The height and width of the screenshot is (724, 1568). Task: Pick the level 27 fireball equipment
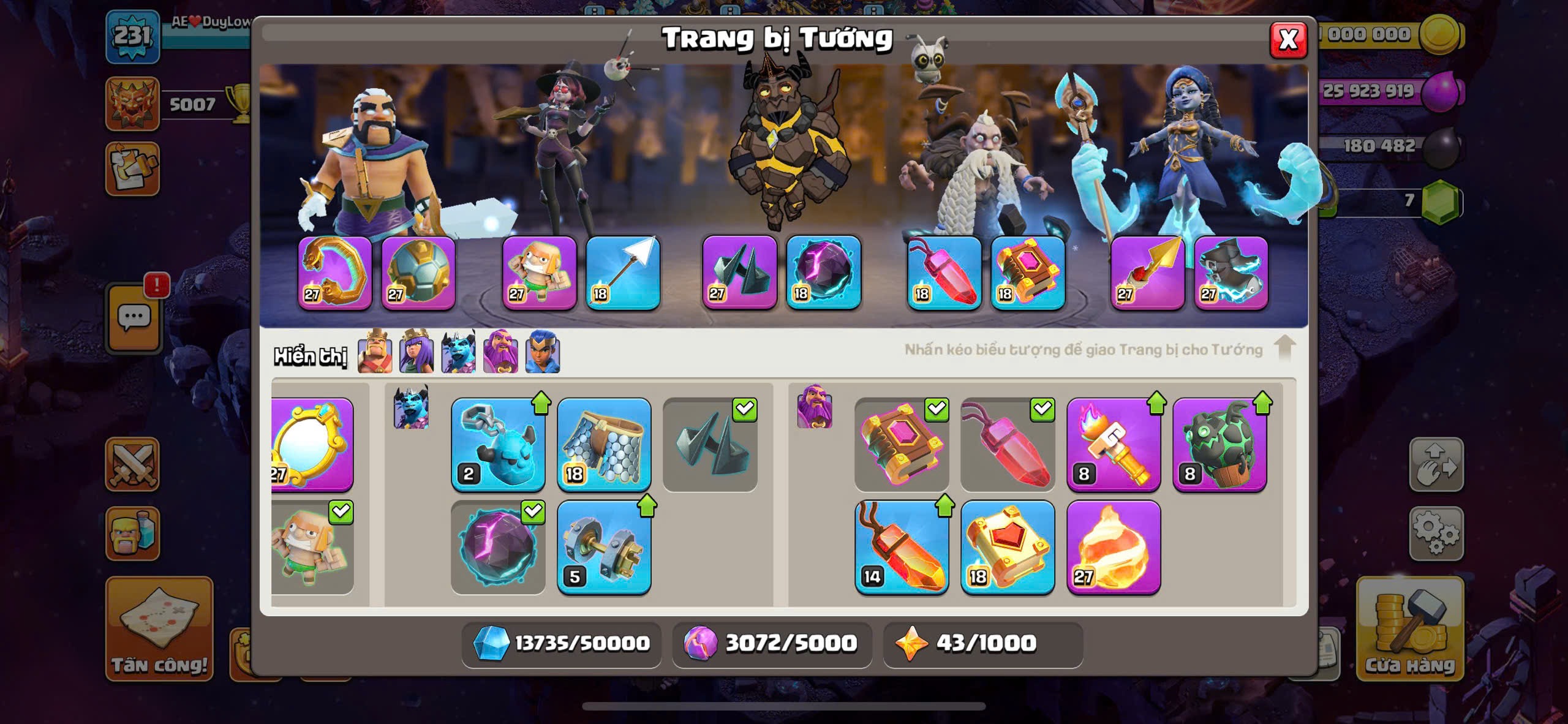point(1114,548)
